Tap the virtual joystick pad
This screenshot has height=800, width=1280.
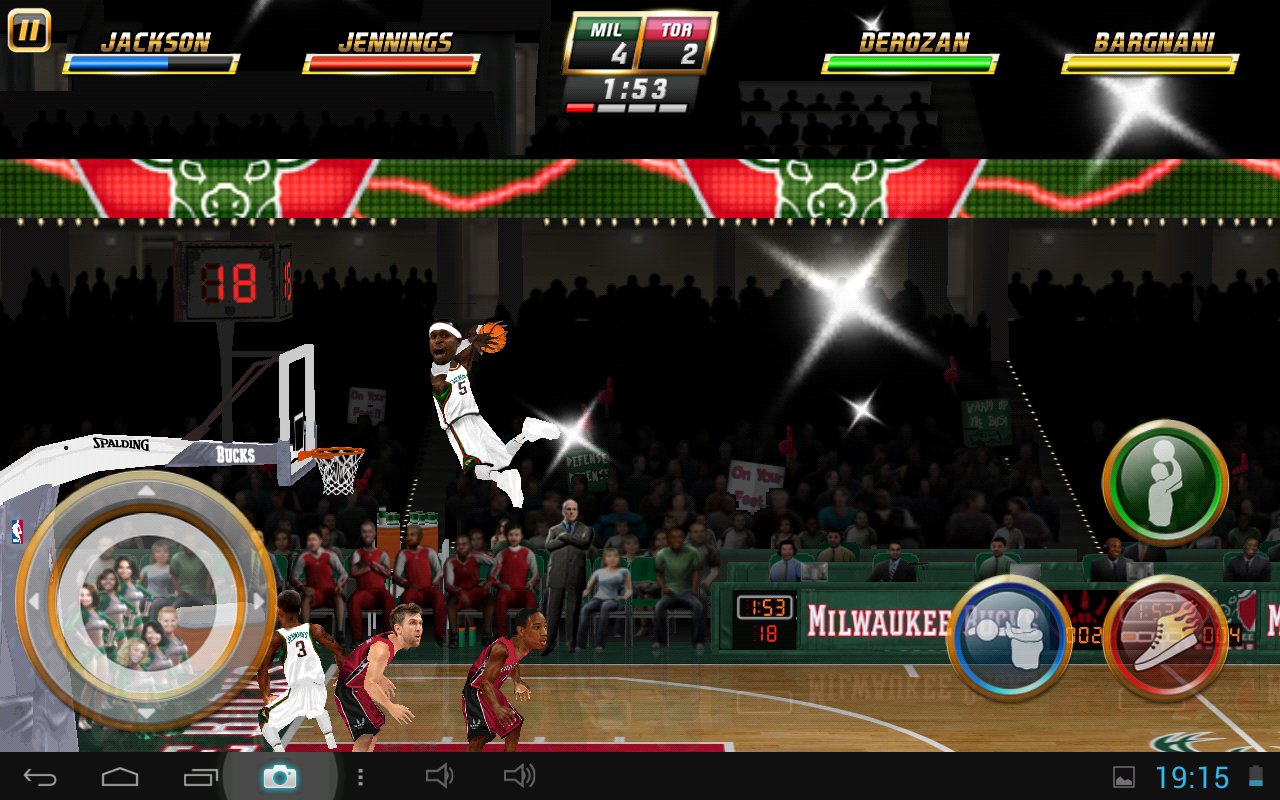[x=146, y=601]
